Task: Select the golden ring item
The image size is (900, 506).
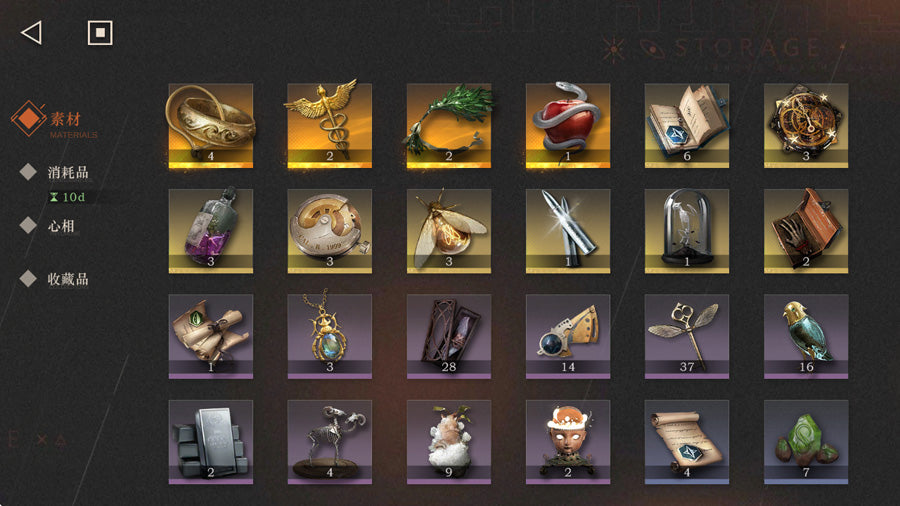Action: [x=211, y=124]
